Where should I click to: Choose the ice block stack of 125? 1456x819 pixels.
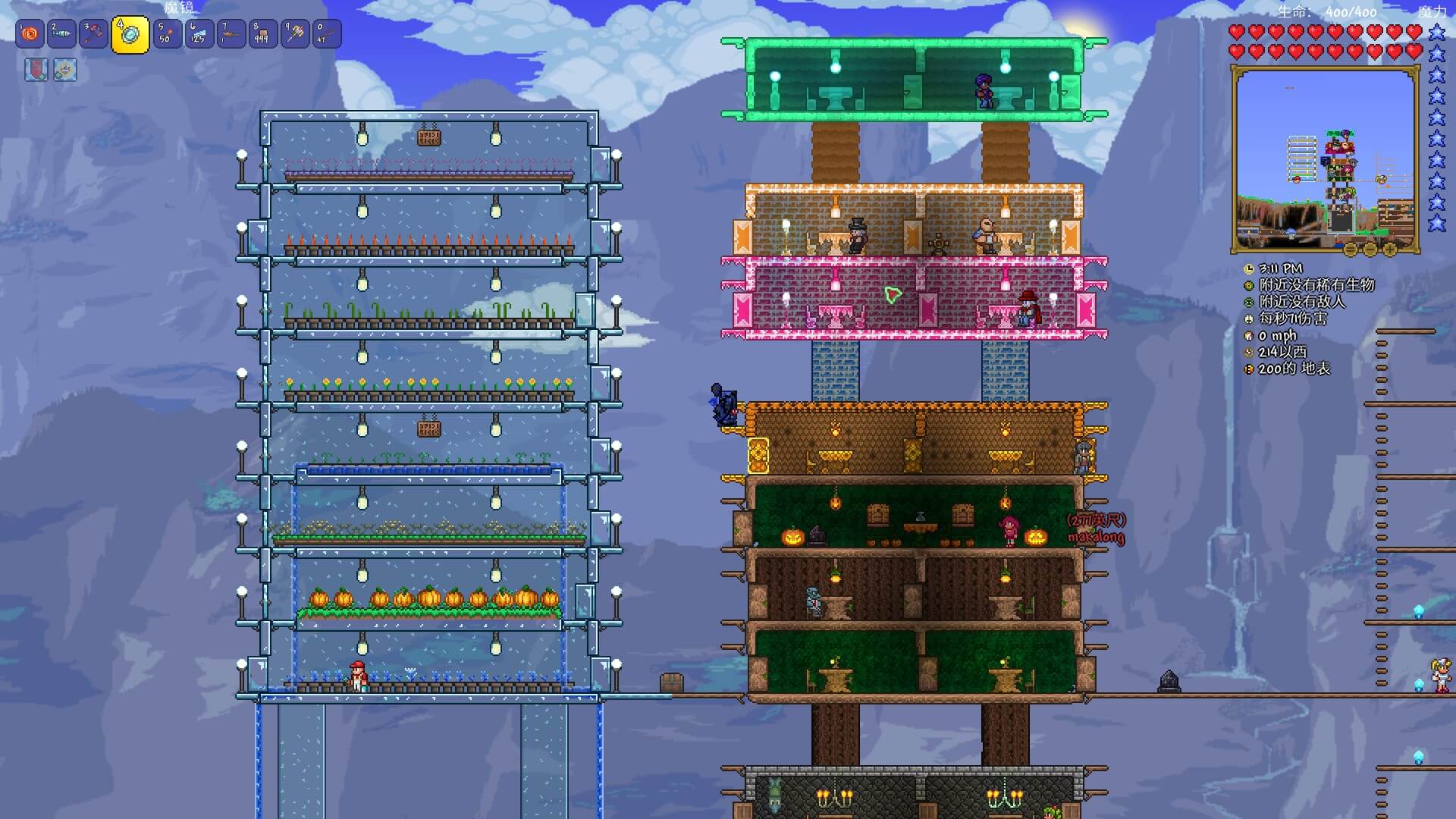coord(199,34)
